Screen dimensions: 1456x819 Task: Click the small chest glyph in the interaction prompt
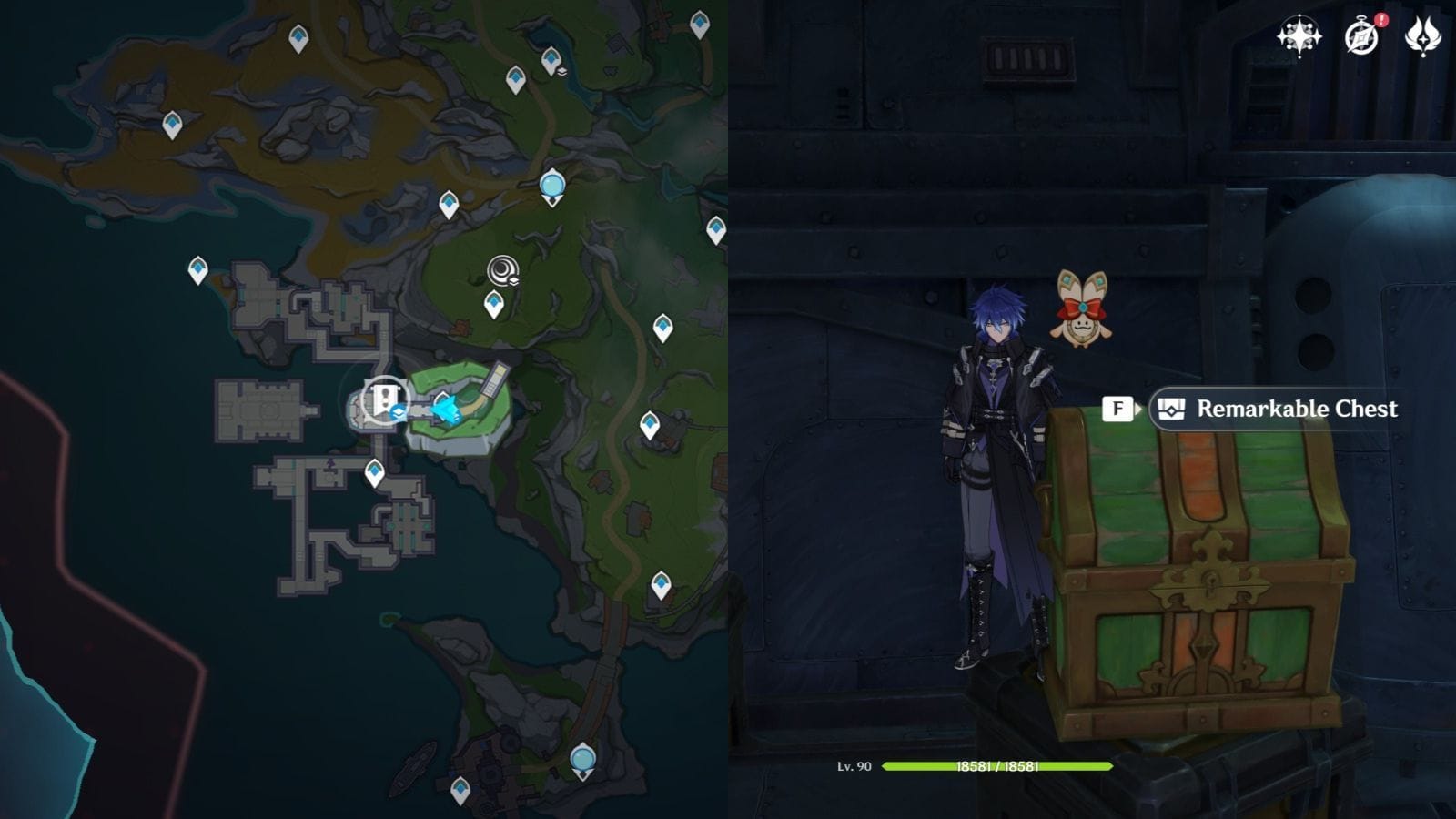(x=1170, y=409)
